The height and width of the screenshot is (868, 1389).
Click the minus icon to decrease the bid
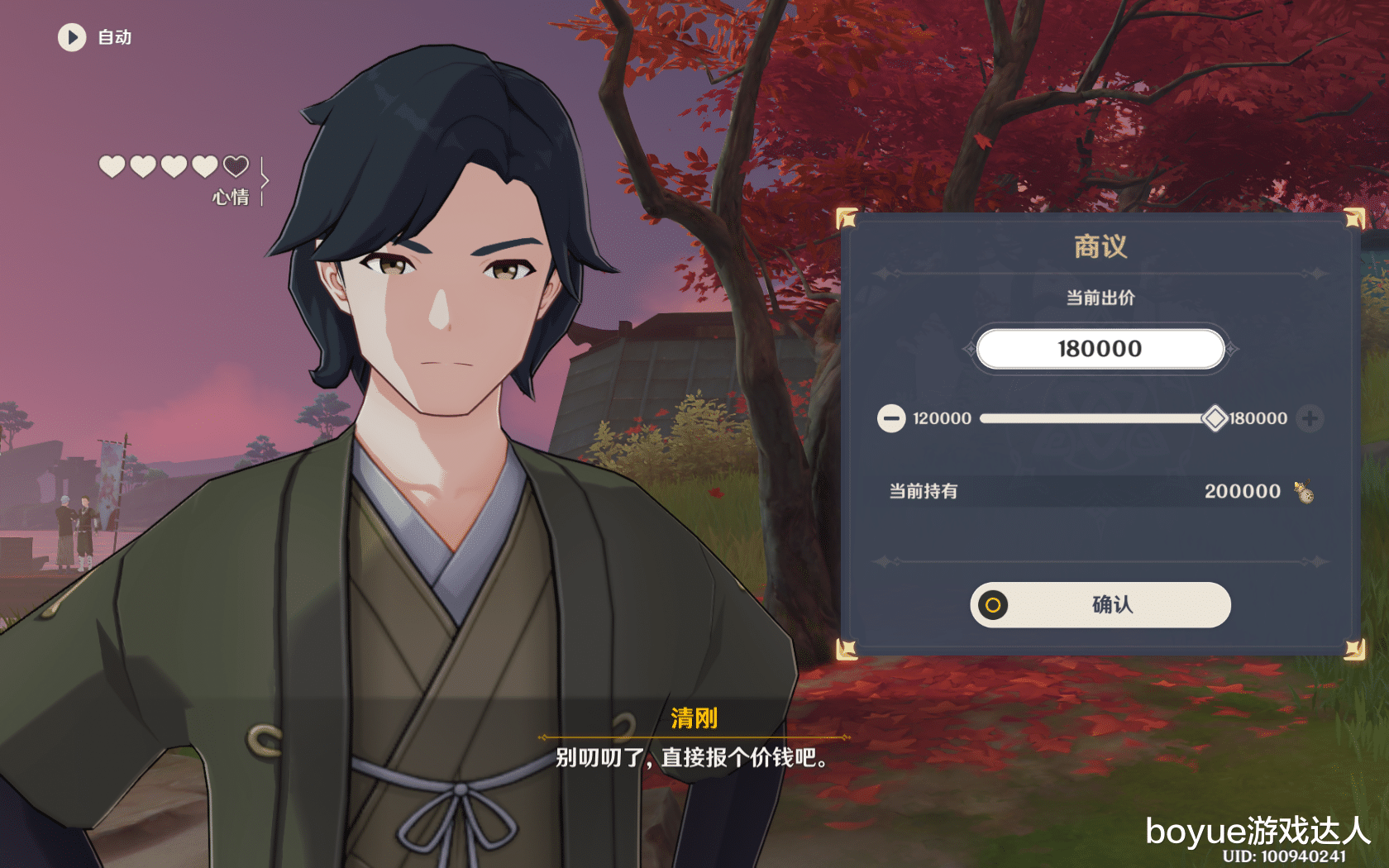click(x=890, y=418)
